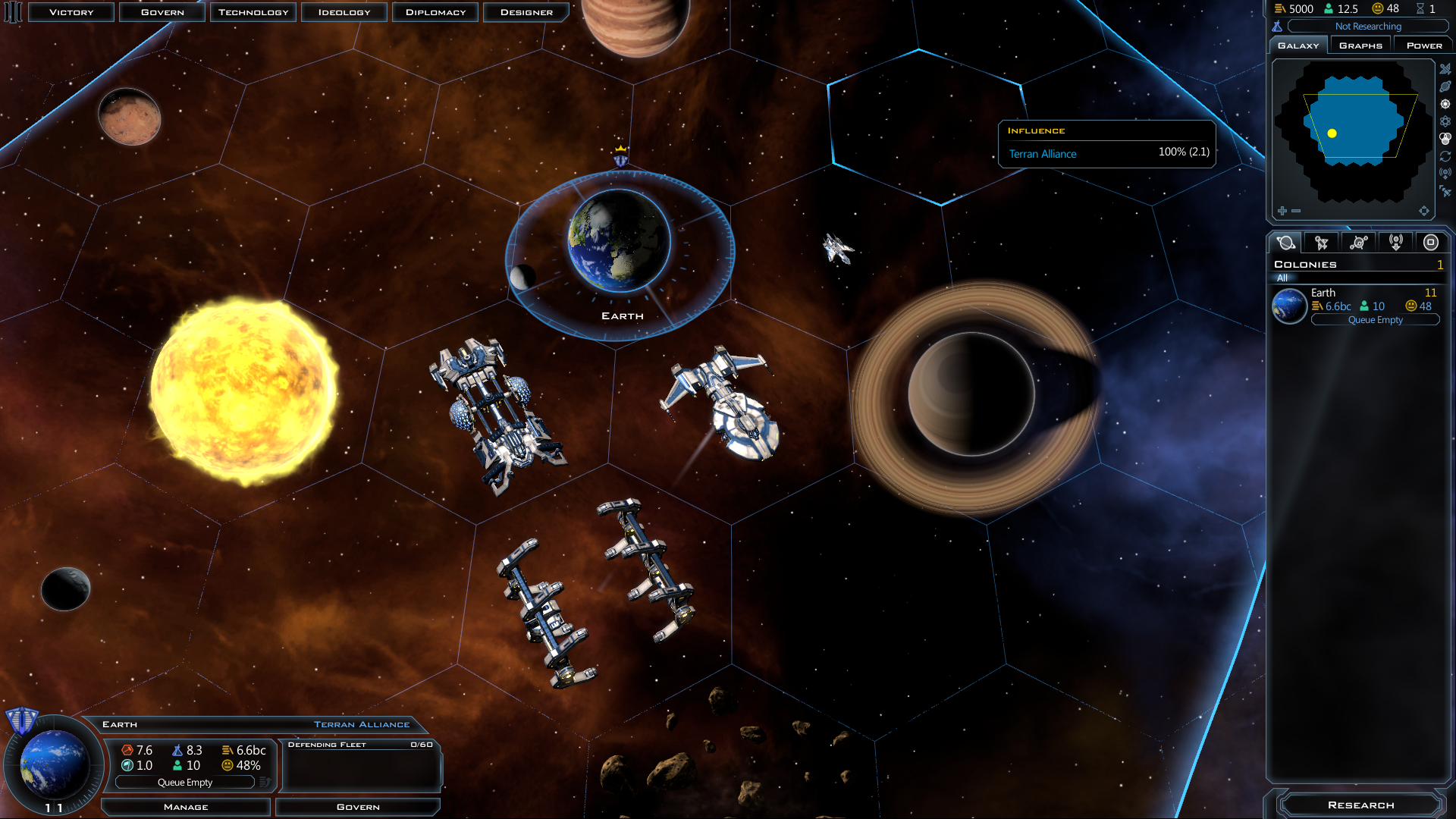Open the Victory screen
The height and width of the screenshot is (819, 1456).
pos(71,12)
